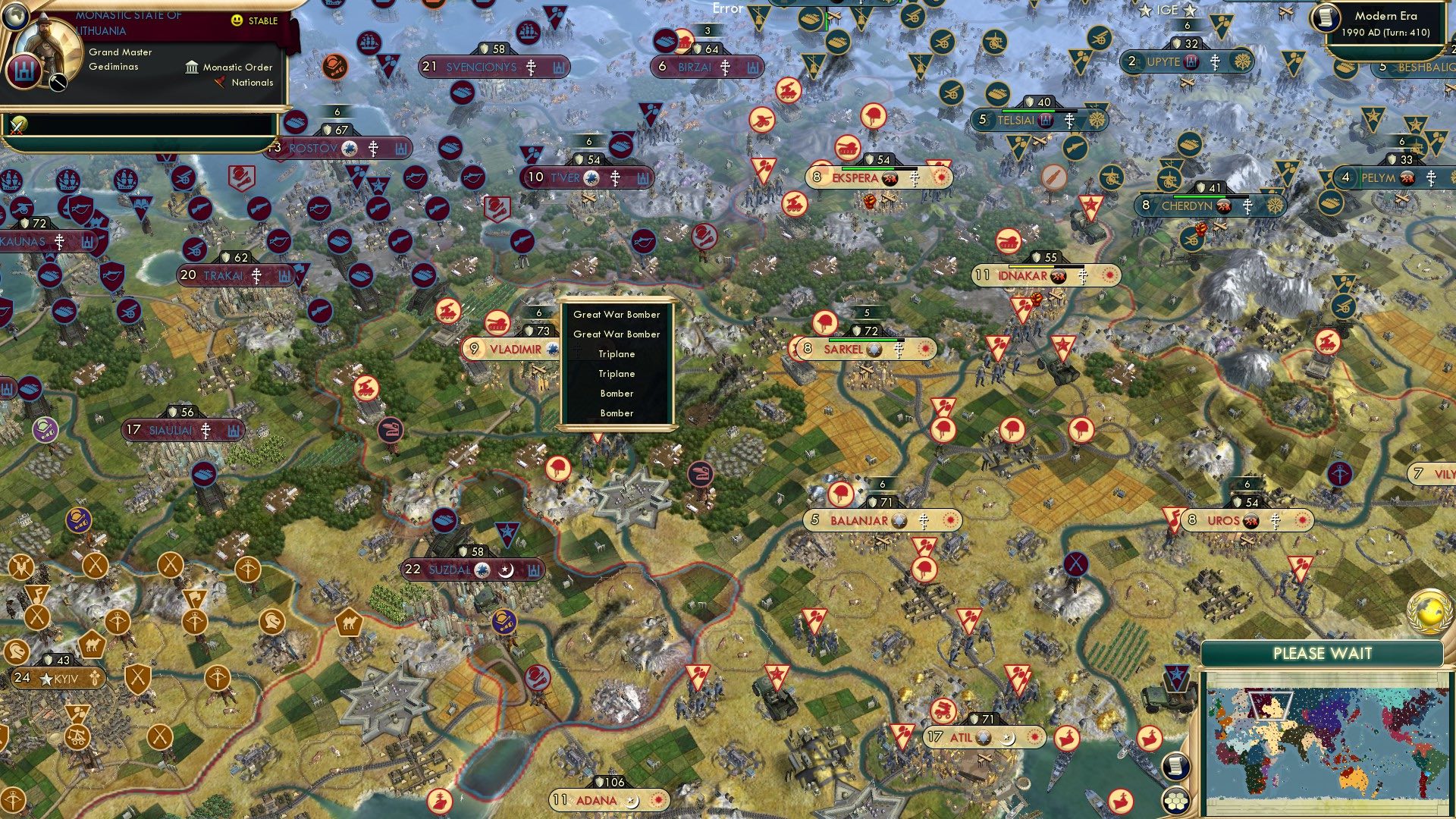The width and height of the screenshot is (1456, 819).
Task: Click the Nationals red flag icon
Action: [221, 82]
